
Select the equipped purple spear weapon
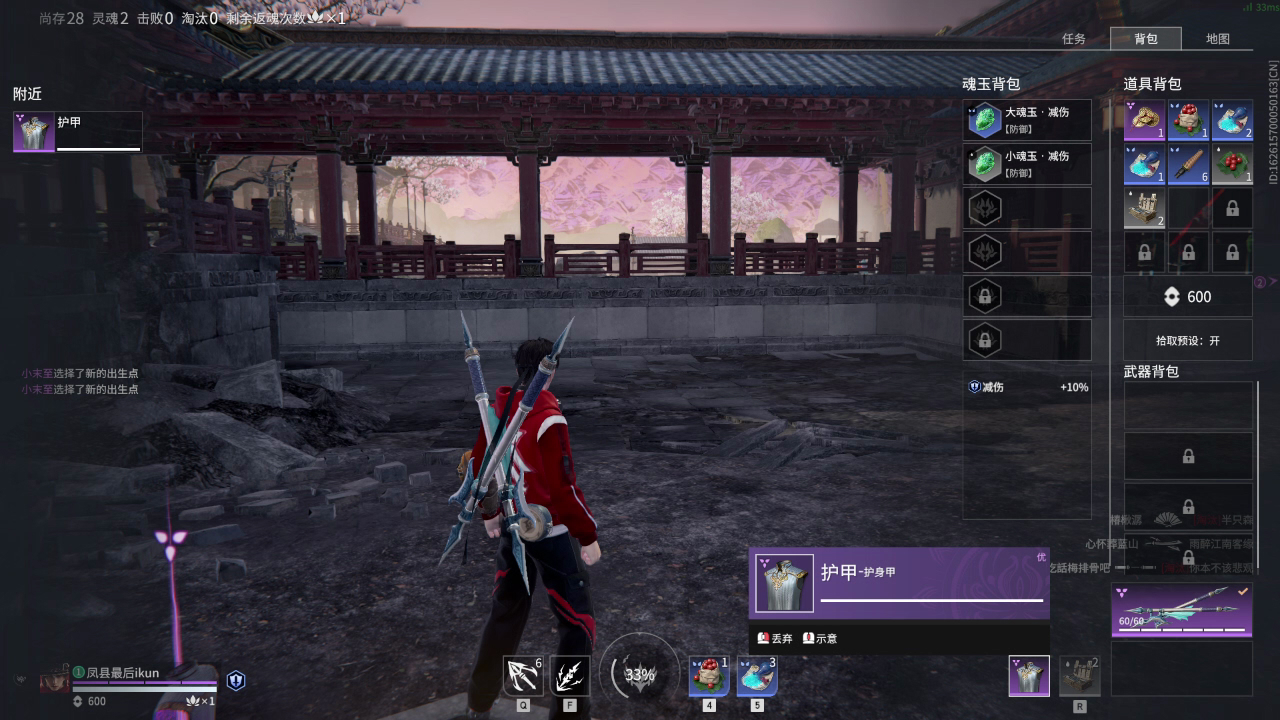click(x=1181, y=610)
